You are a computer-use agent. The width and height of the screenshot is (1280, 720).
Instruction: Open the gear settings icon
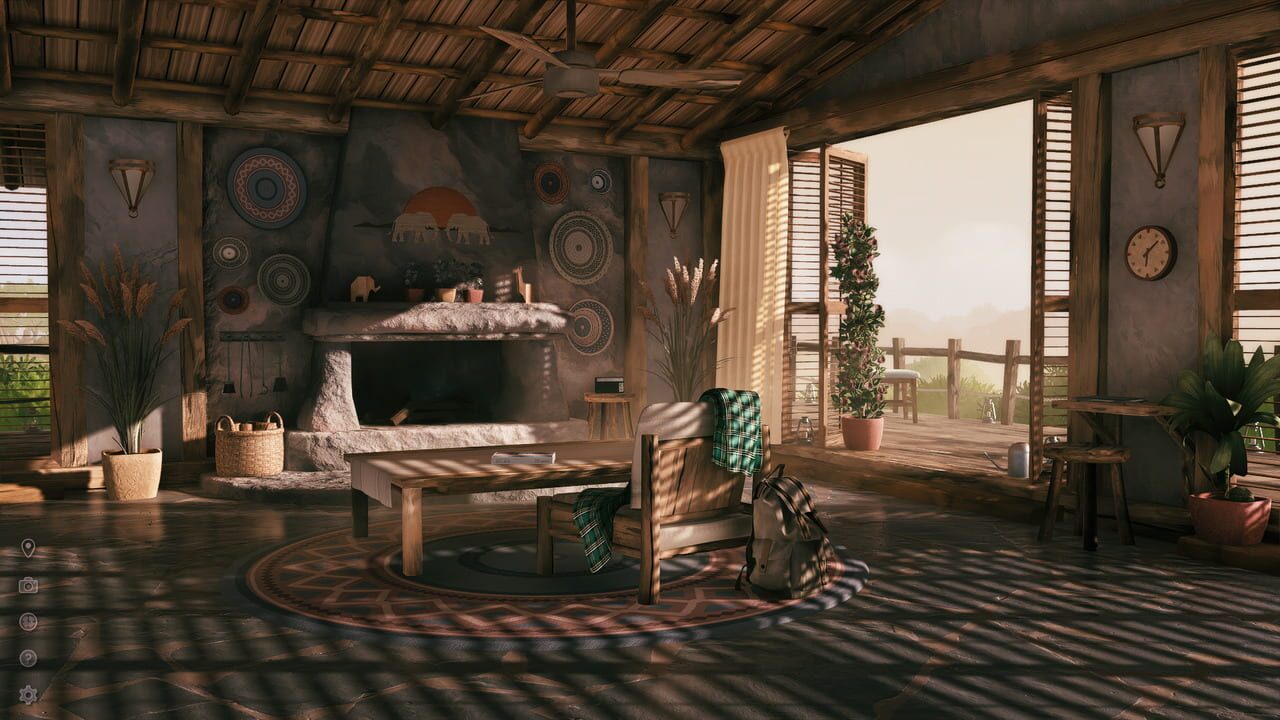pos(27,692)
